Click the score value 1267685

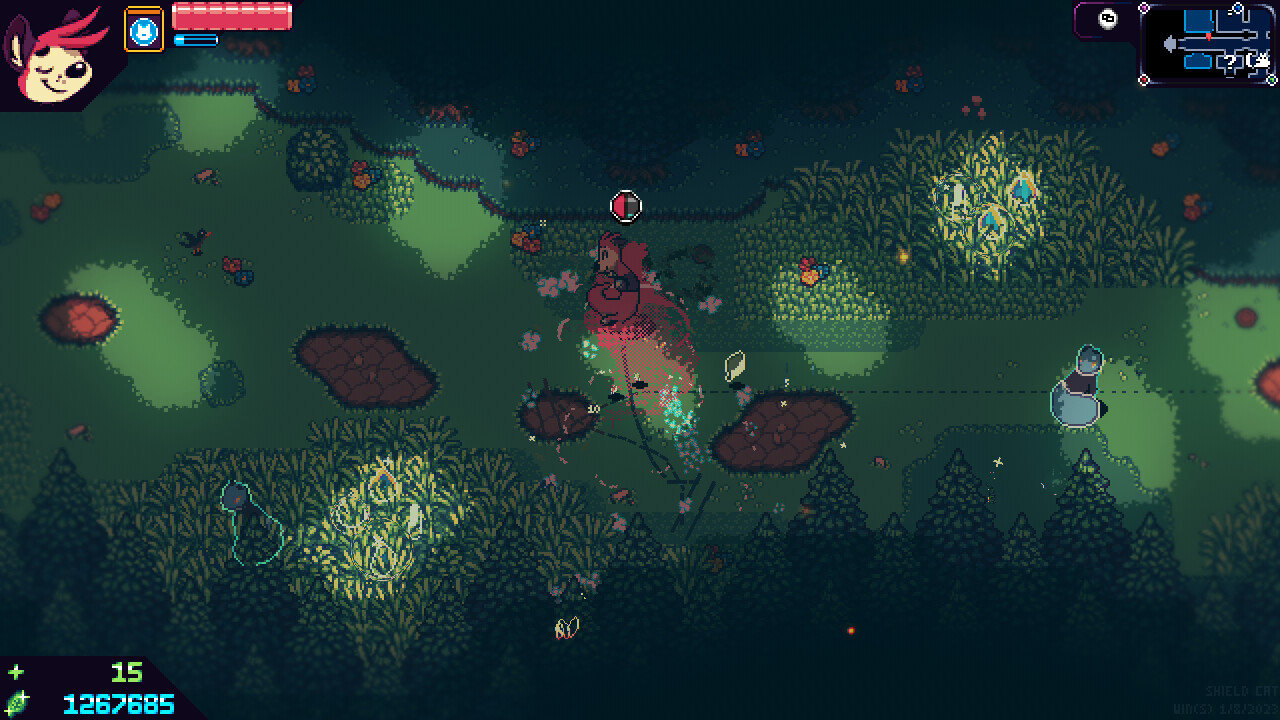118,705
